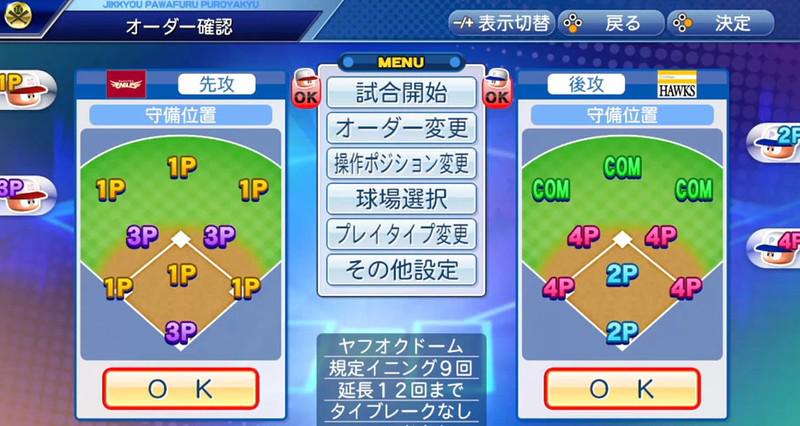
Task: Confirm OK for the 先攻 Eagles team
Action: 181,388
